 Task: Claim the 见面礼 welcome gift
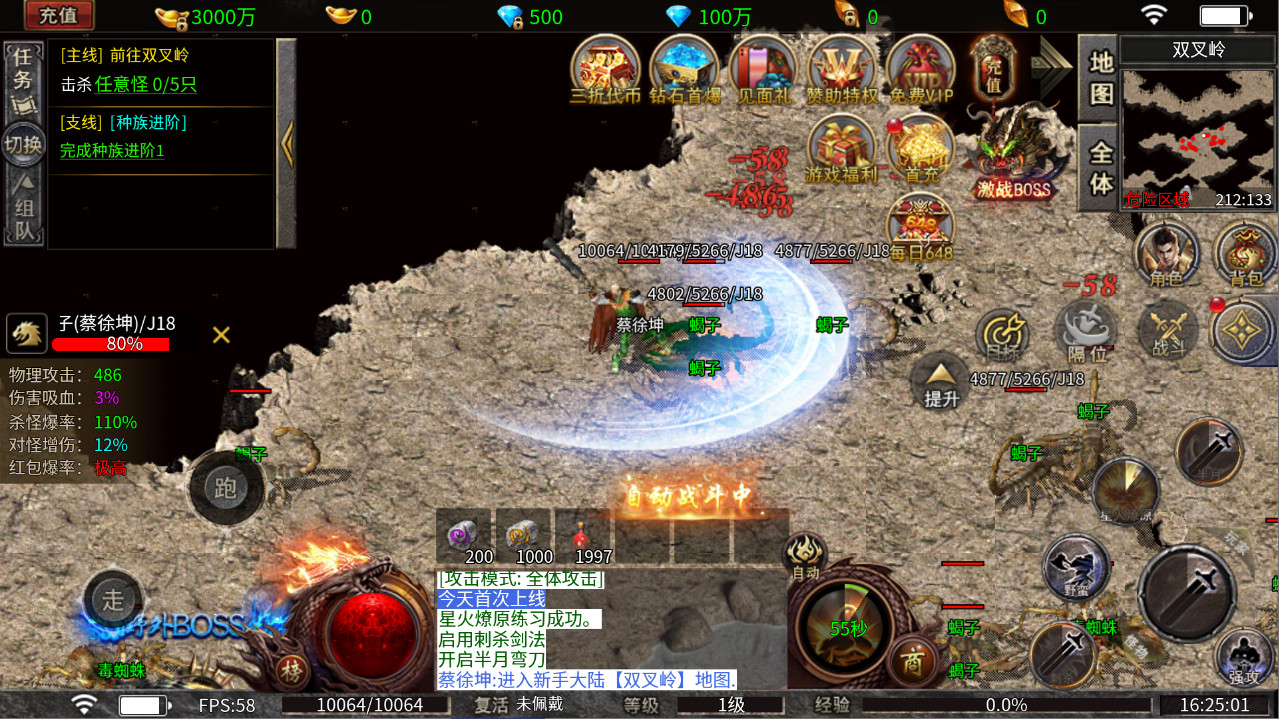pyautogui.click(x=763, y=70)
